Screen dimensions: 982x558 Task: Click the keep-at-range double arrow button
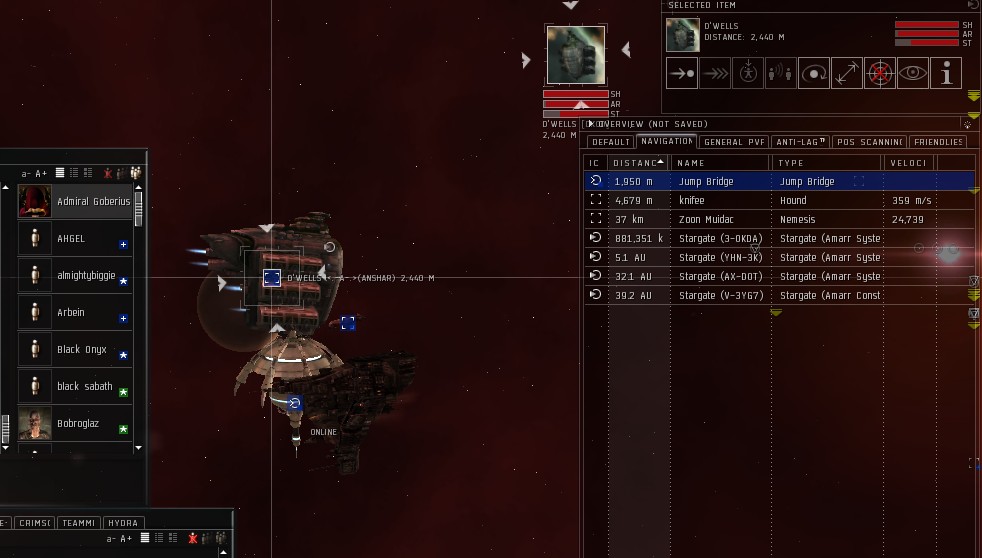tap(847, 73)
